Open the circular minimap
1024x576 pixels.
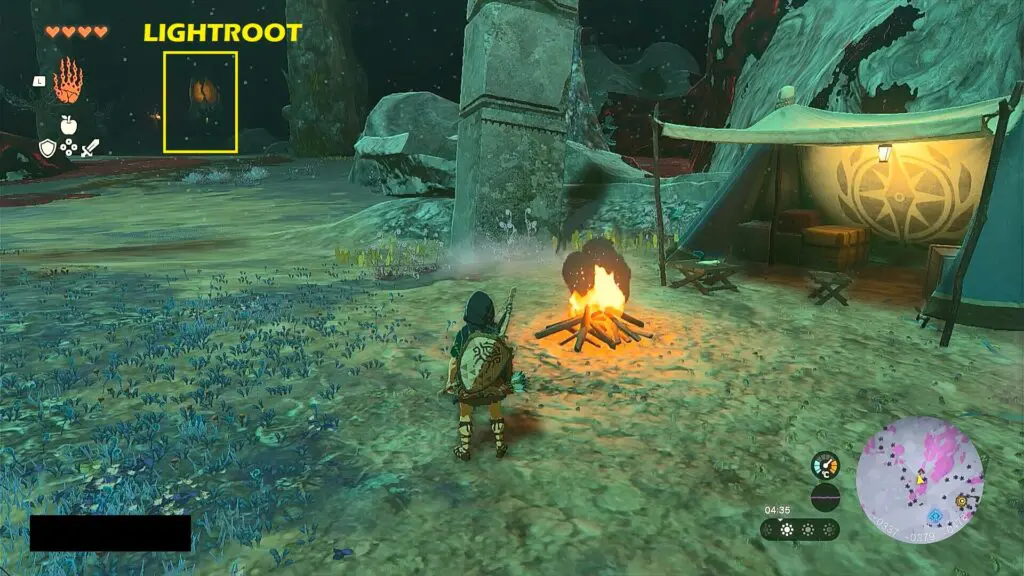point(919,481)
